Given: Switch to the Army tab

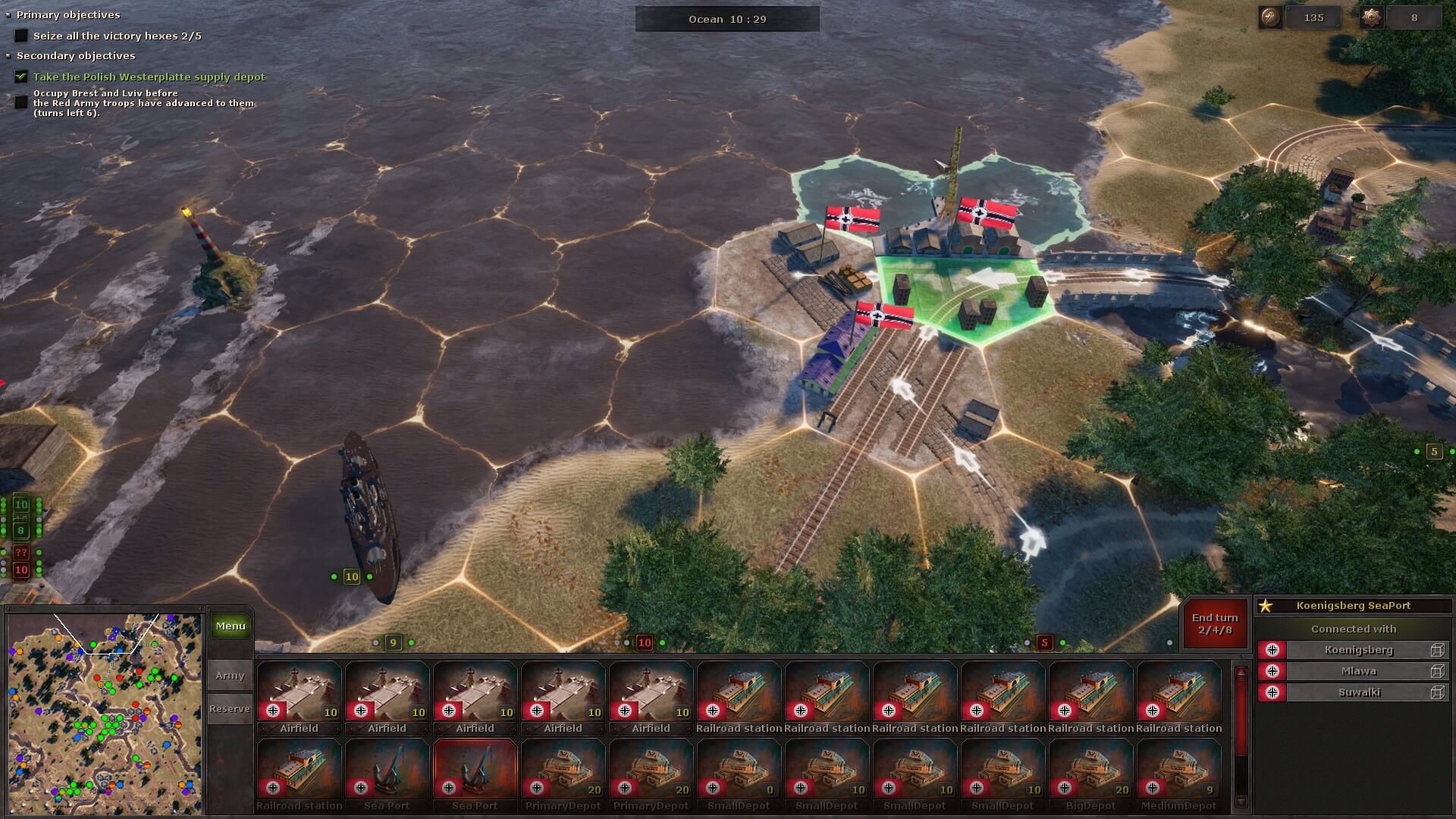Looking at the screenshot, I should pos(230,675).
